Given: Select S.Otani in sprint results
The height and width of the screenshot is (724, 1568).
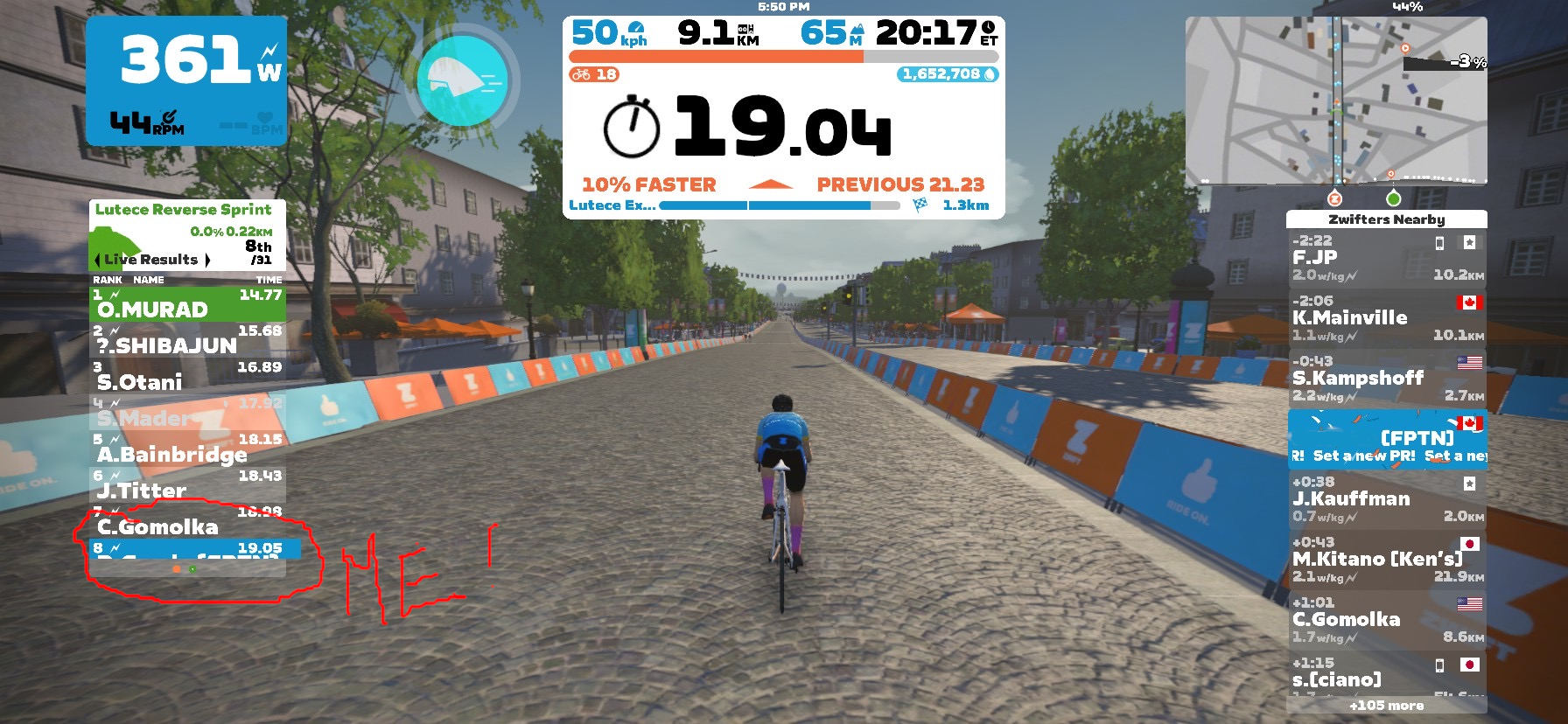Looking at the screenshot, I should tap(187, 376).
